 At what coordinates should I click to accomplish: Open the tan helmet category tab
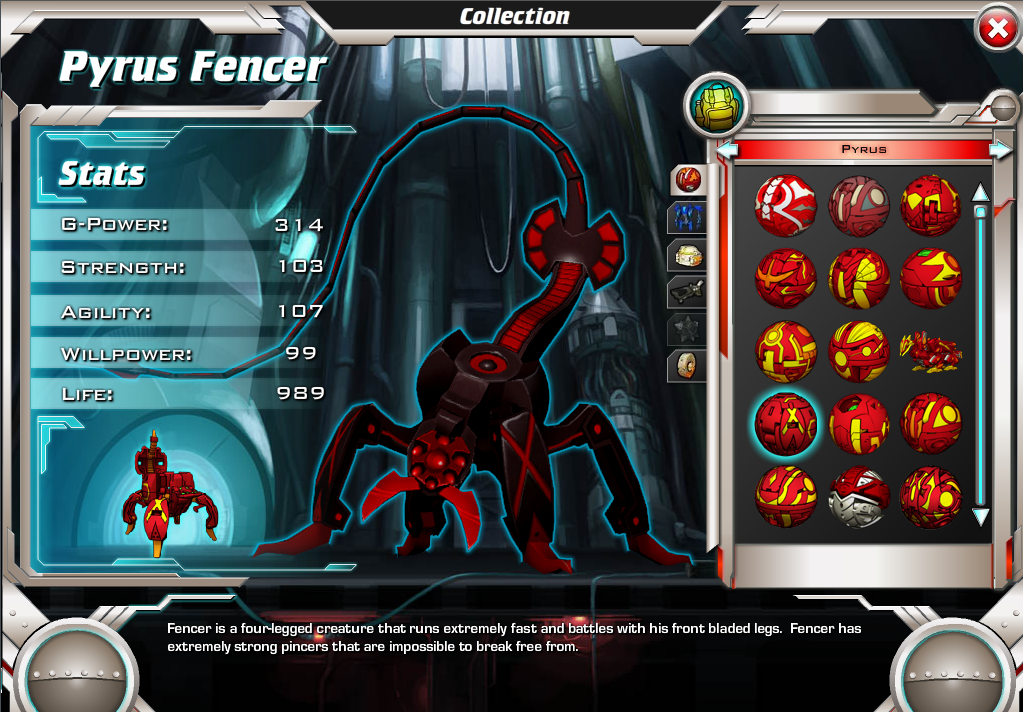pyautogui.click(x=688, y=255)
